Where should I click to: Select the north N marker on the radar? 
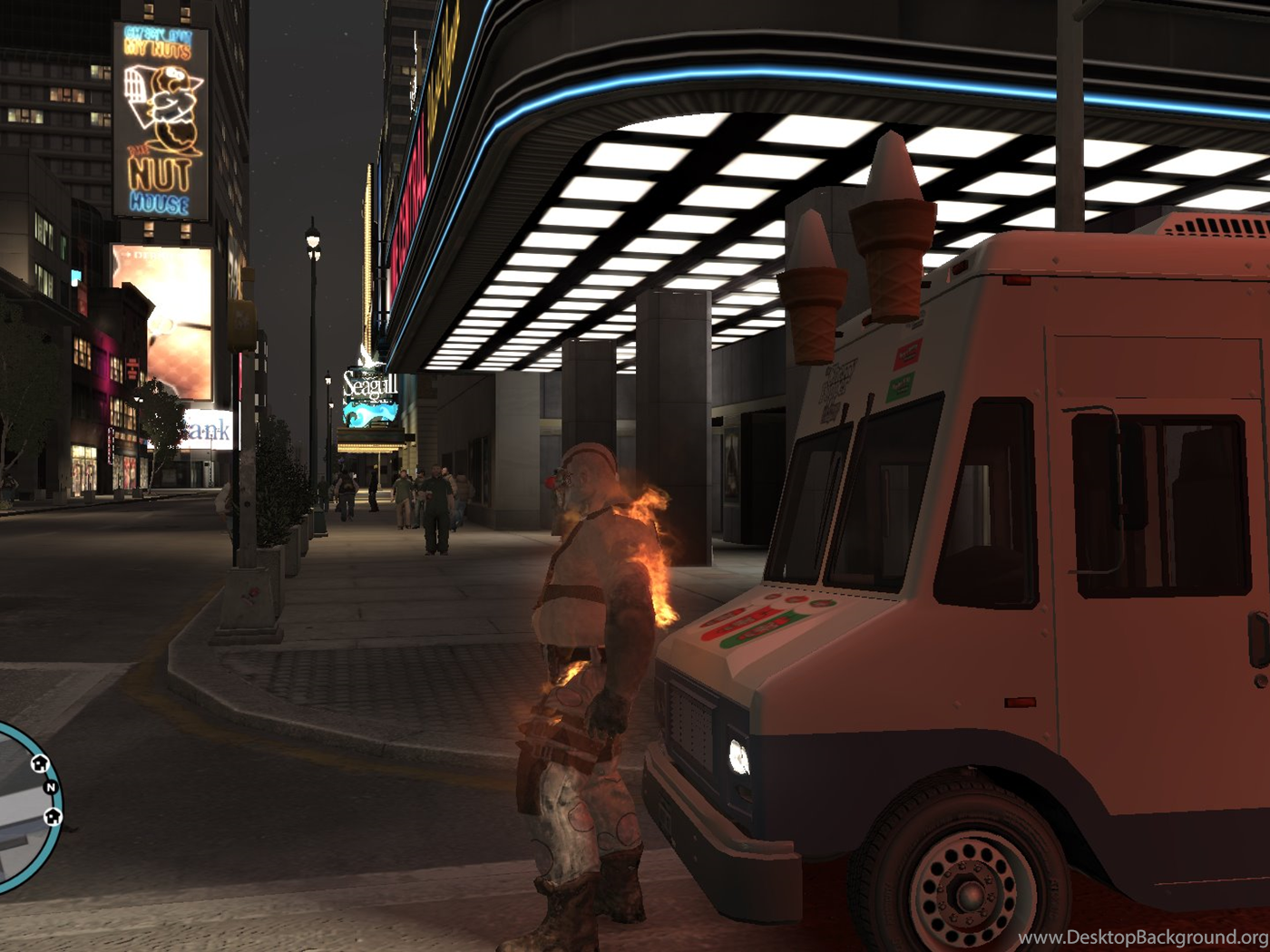51,787
